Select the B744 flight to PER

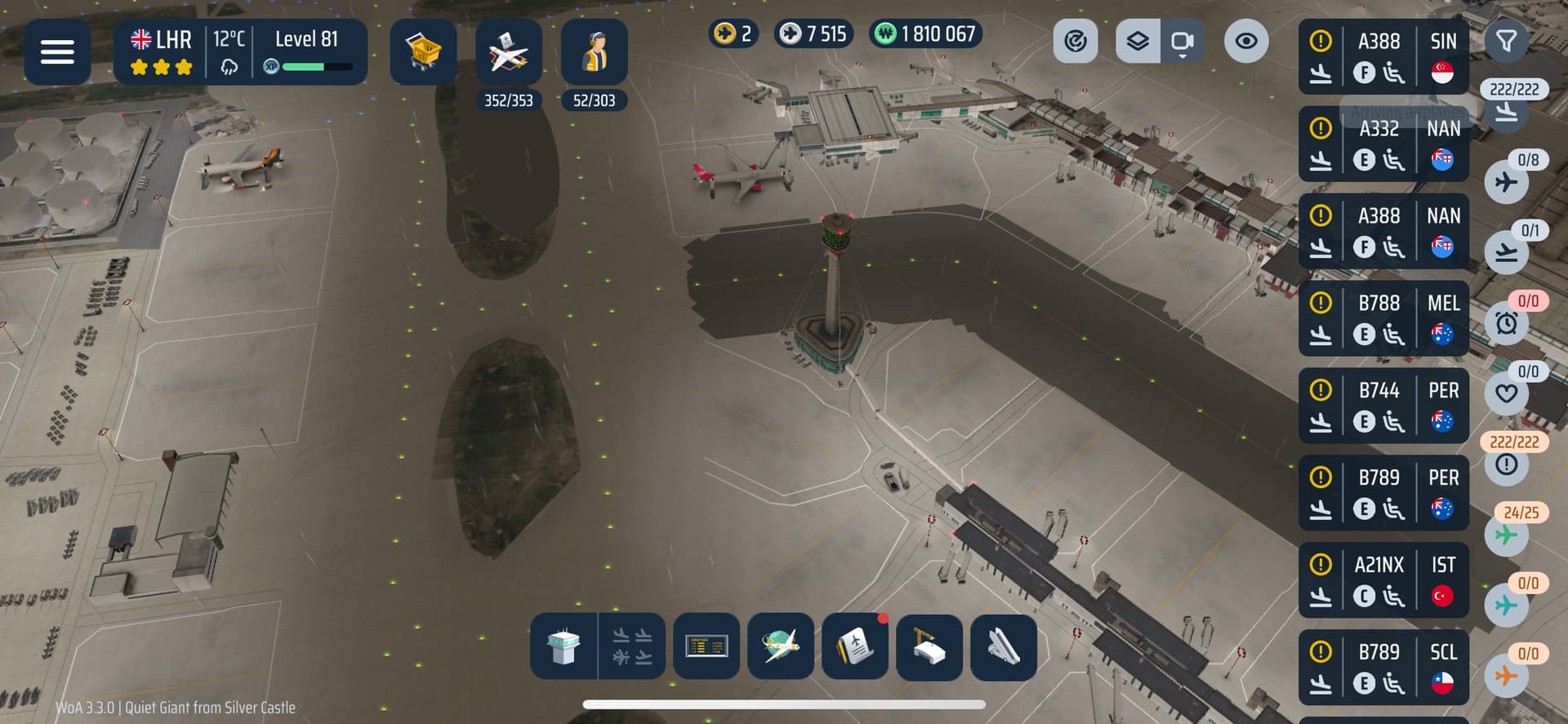1383,406
